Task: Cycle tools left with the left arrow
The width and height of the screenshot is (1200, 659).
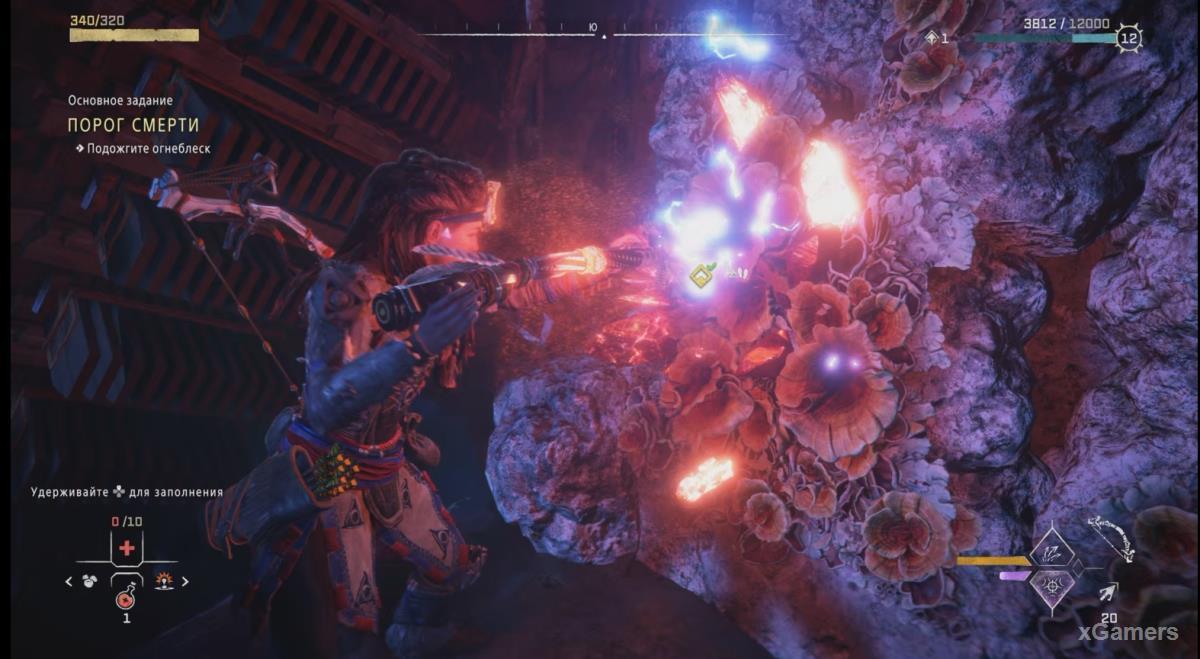Action: (68, 581)
